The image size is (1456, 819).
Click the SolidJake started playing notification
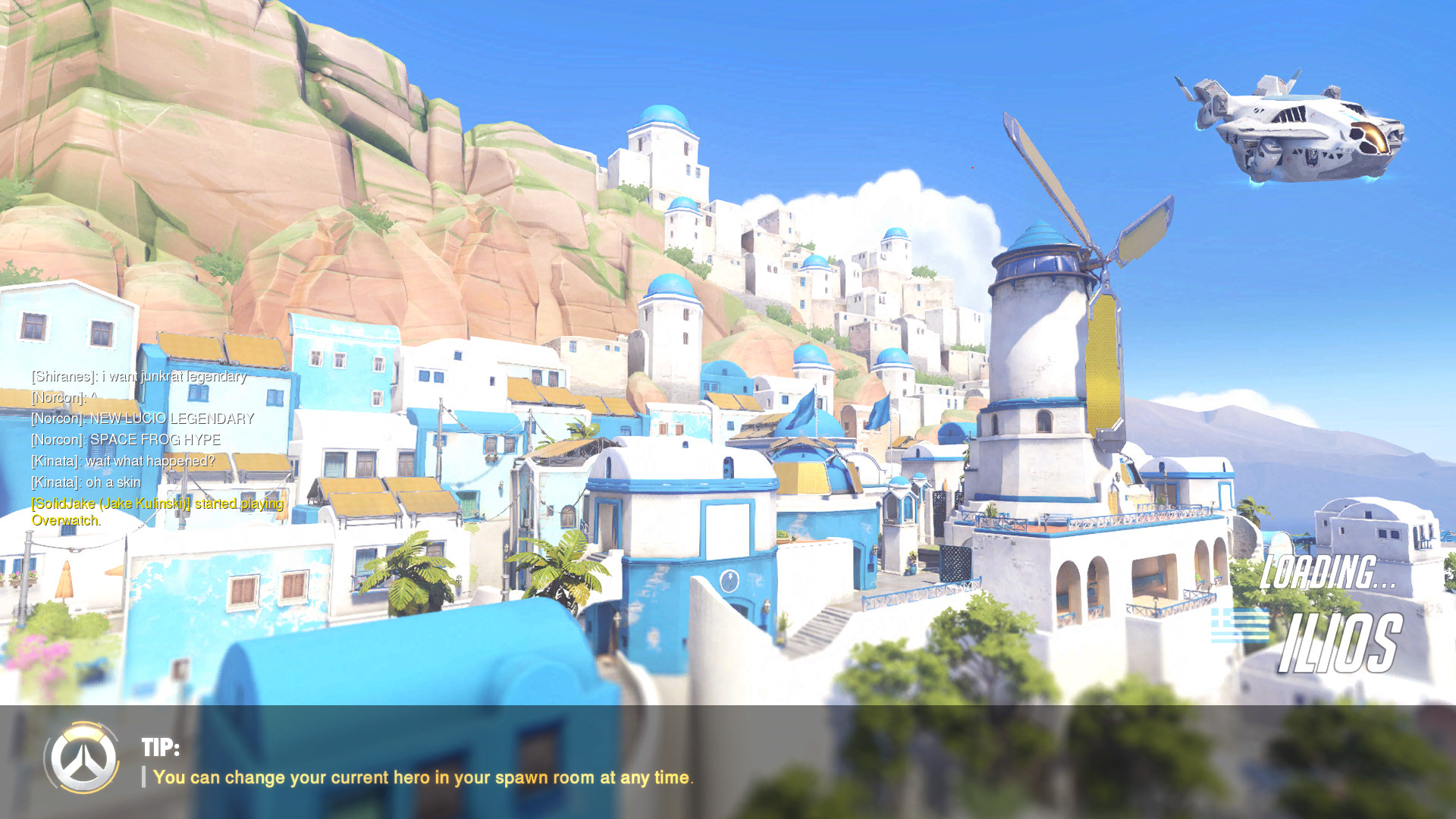point(155,503)
